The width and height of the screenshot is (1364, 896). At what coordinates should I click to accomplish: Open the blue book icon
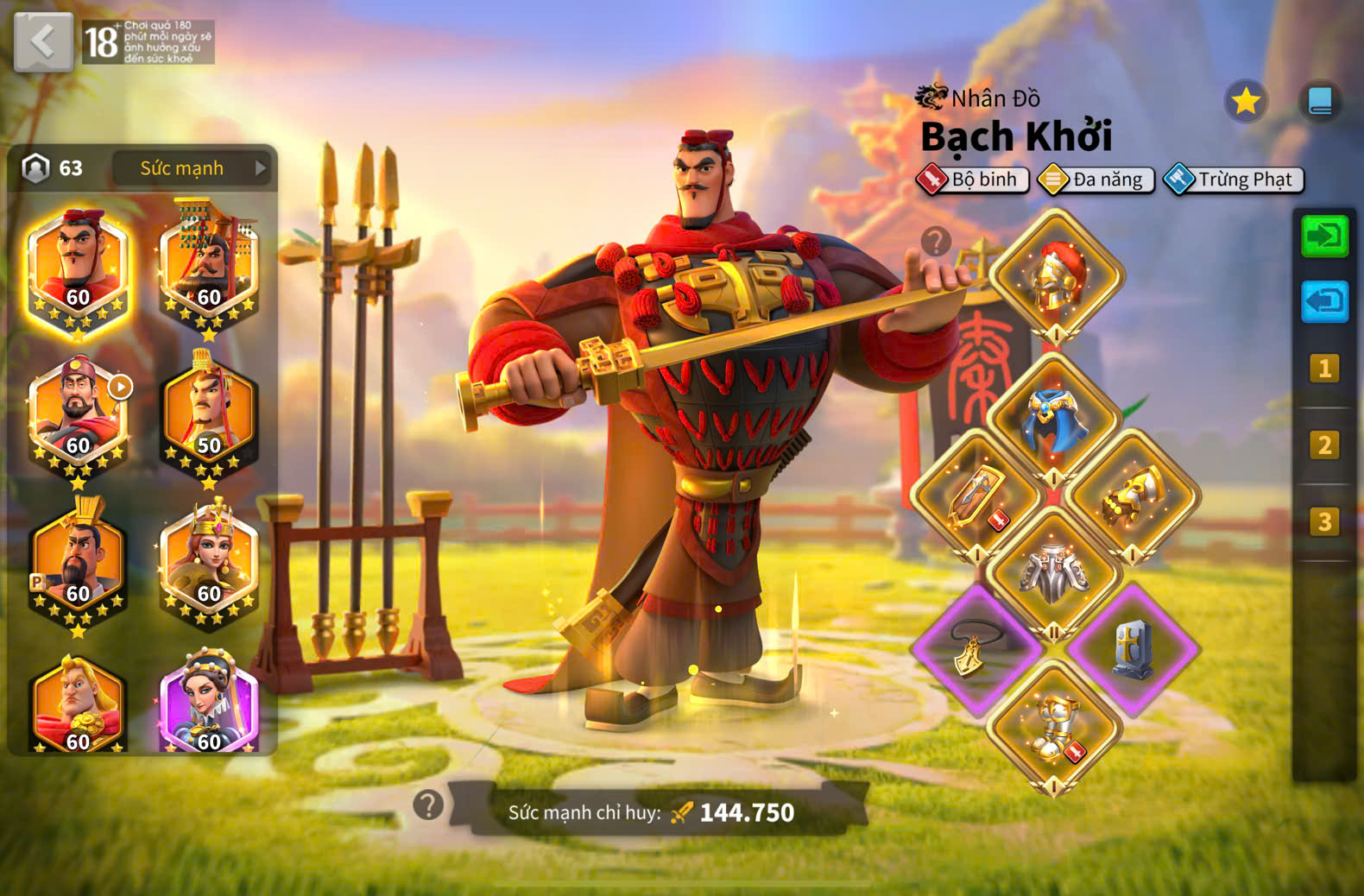(1320, 102)
